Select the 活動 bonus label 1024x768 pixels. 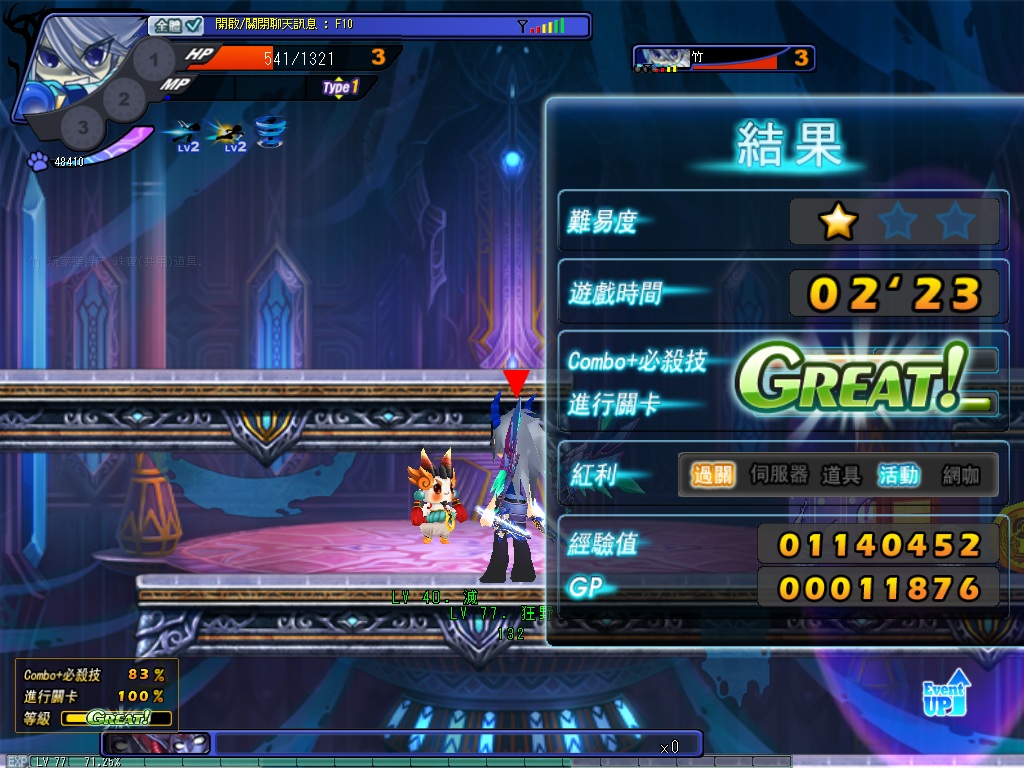click(x=898, y=475)
